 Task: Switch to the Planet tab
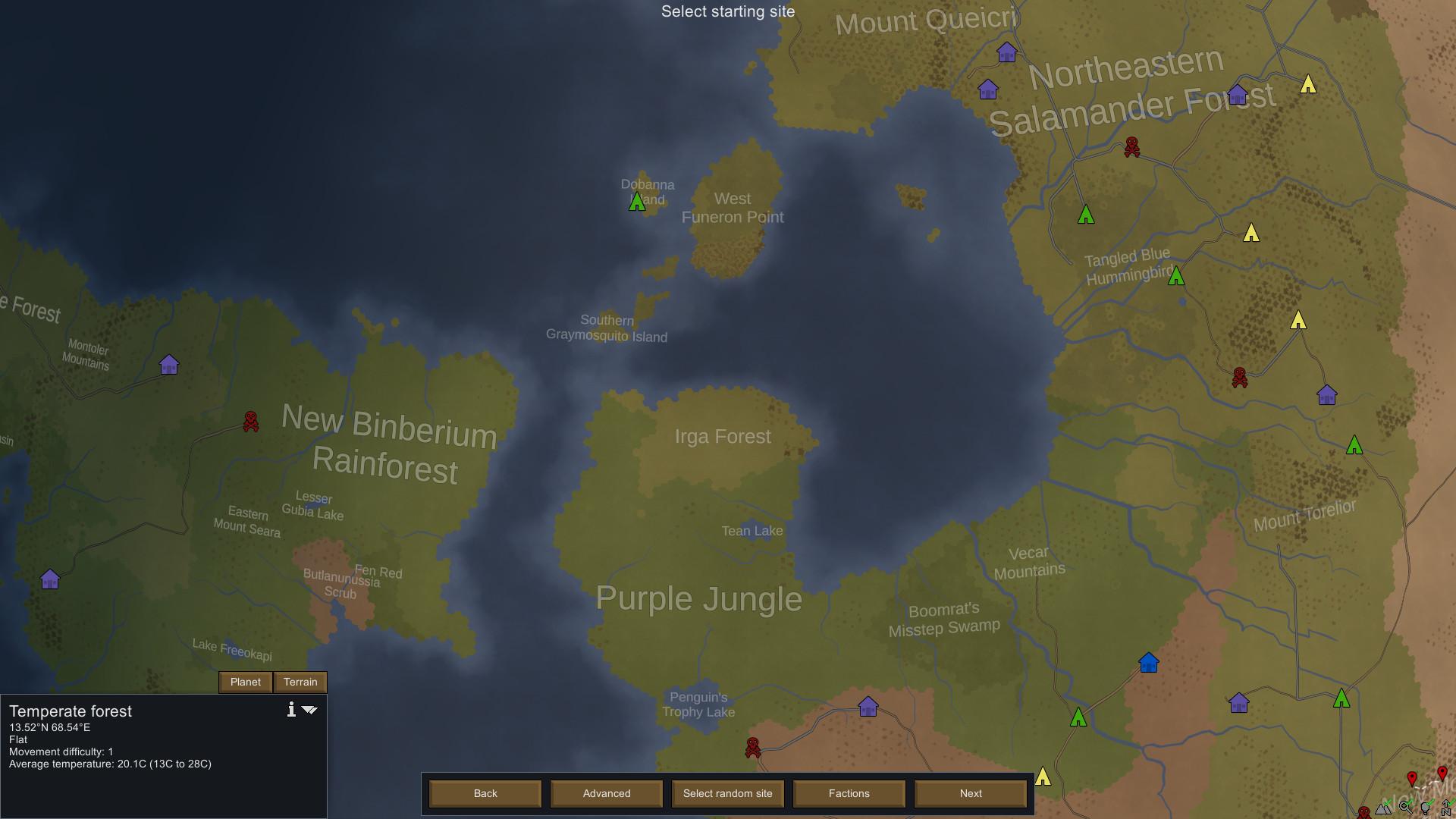pos(245,682)
